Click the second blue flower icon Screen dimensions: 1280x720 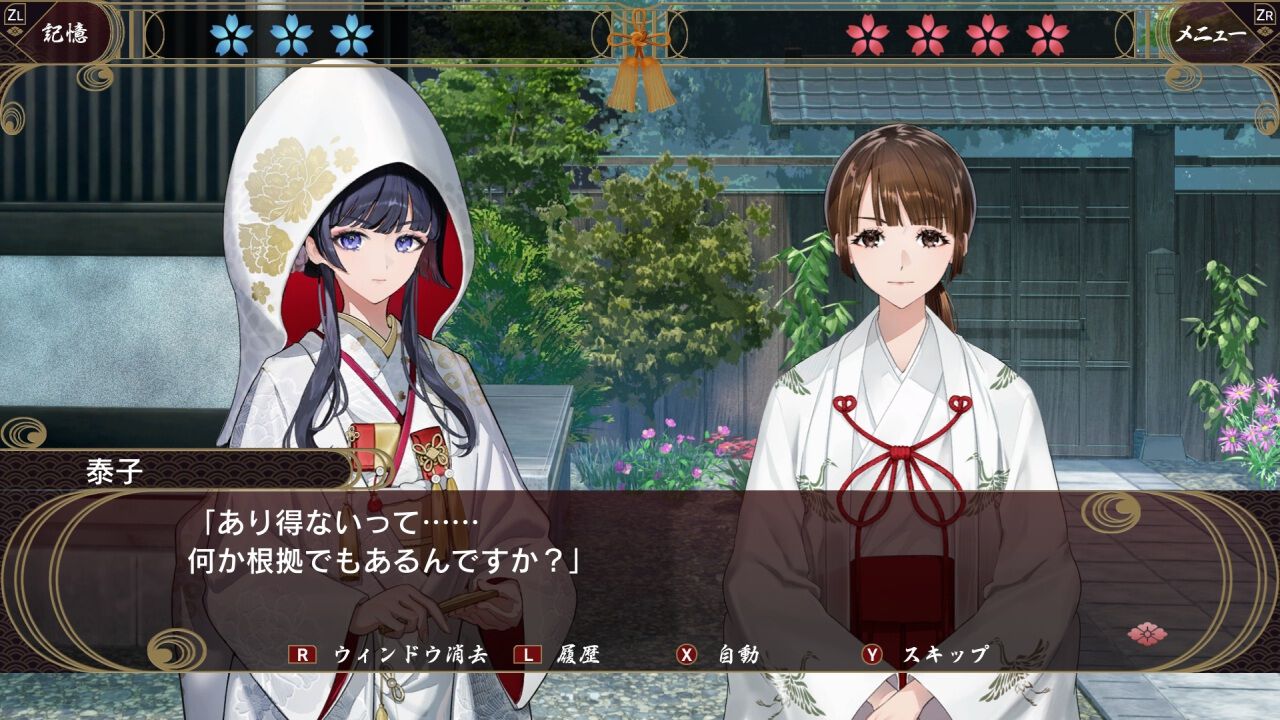290,35
